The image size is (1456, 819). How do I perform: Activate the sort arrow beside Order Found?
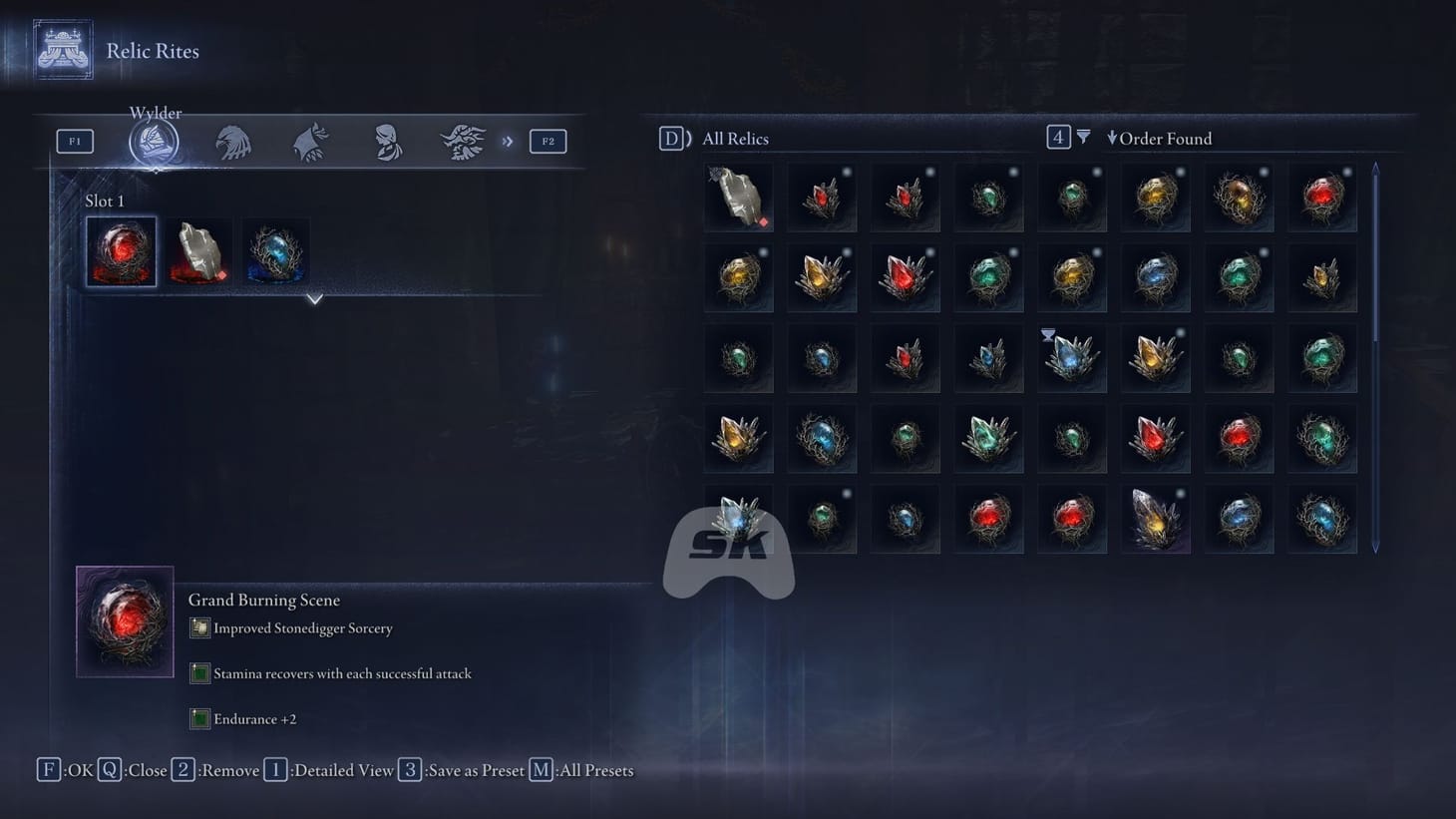click(1112, 139)
